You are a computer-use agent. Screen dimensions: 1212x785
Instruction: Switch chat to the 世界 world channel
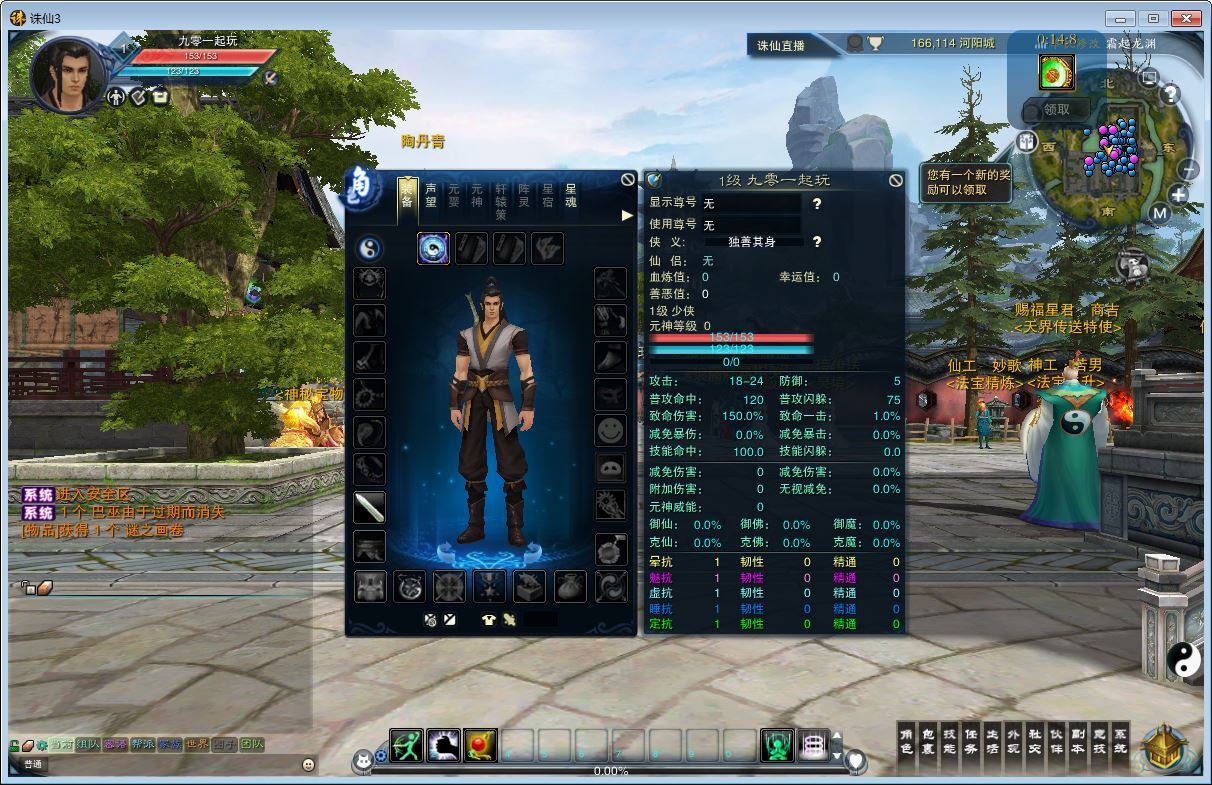coord(197,744)
